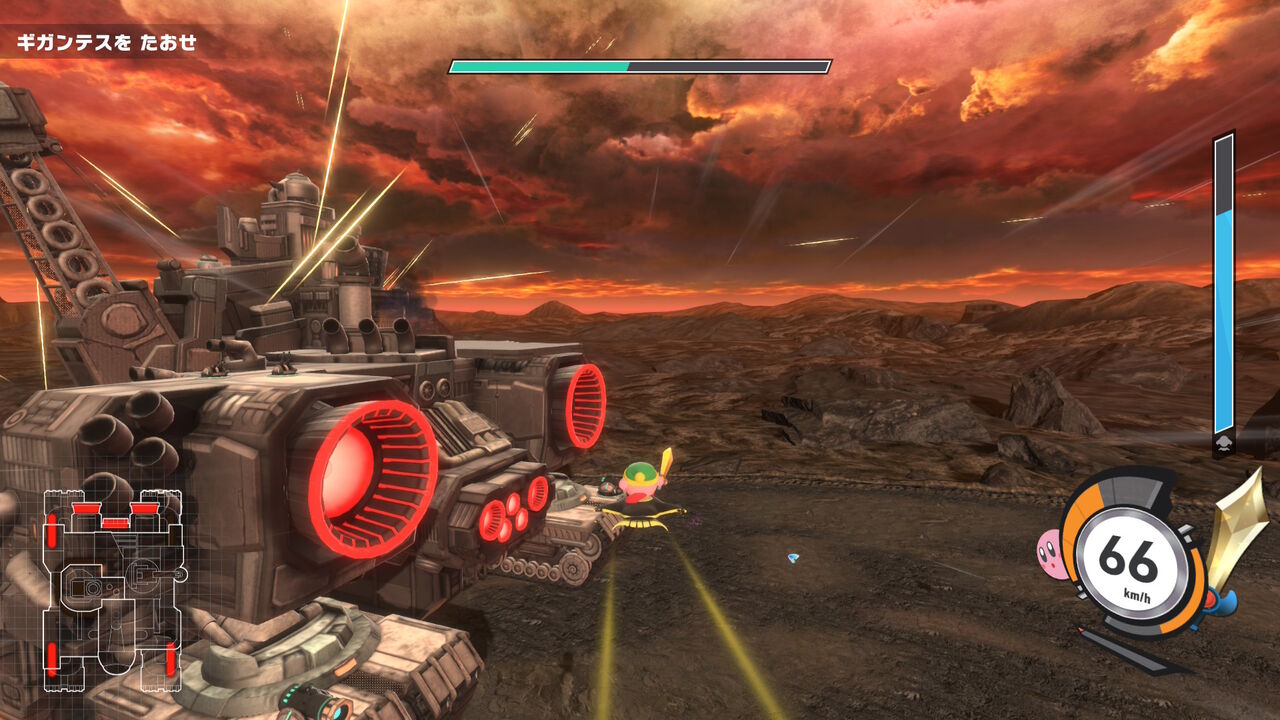Viewport: 1280px width, 720px height.
Task: Click the Gigantes objective tracker text
Action: click(x=105, y=43)
